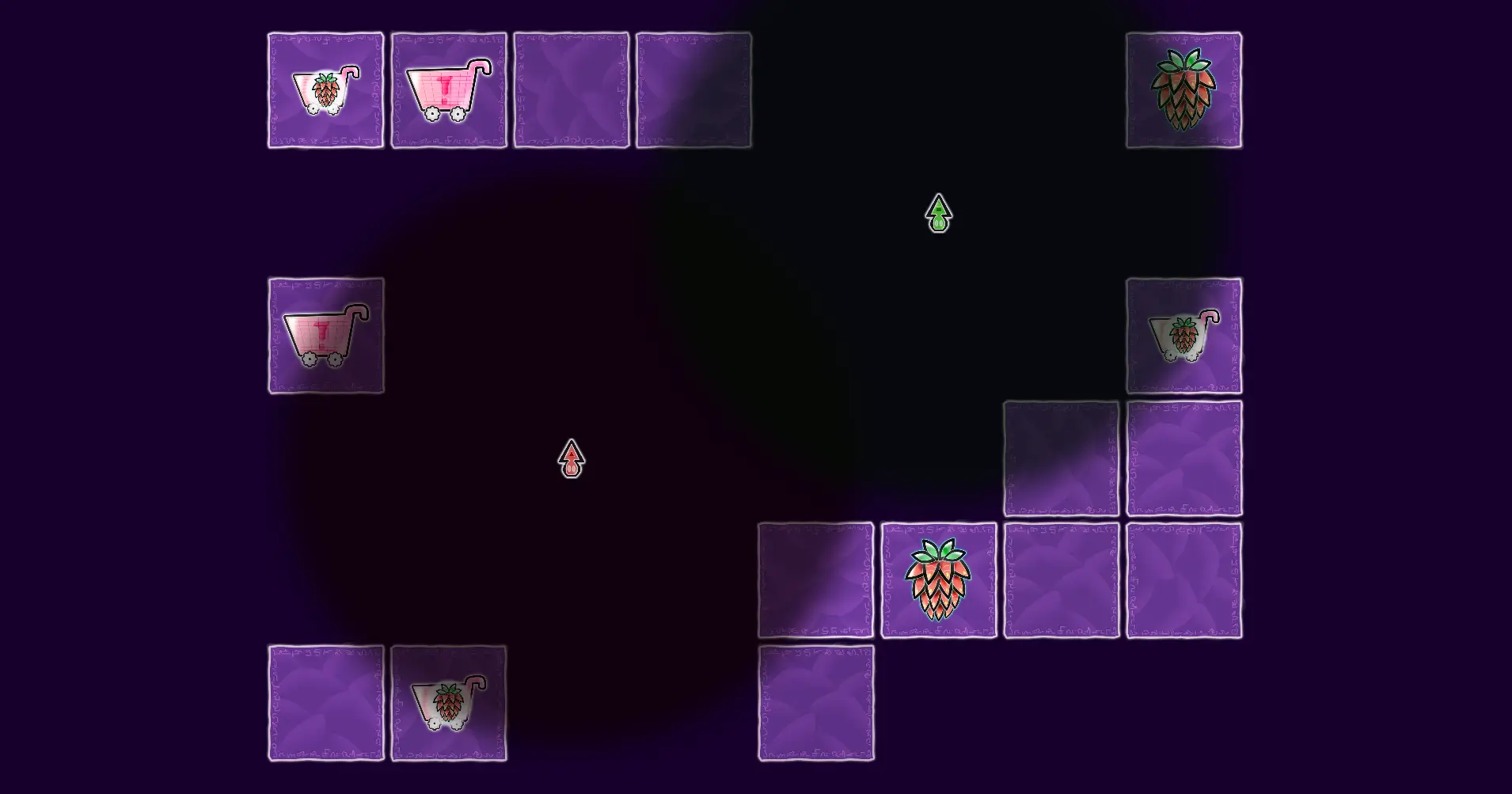Image resolution: width=1512 pixels, height=794 pixels.
Task: Flip the blank tile directly left of the lower hop cone
Action: tap(817, 578)
